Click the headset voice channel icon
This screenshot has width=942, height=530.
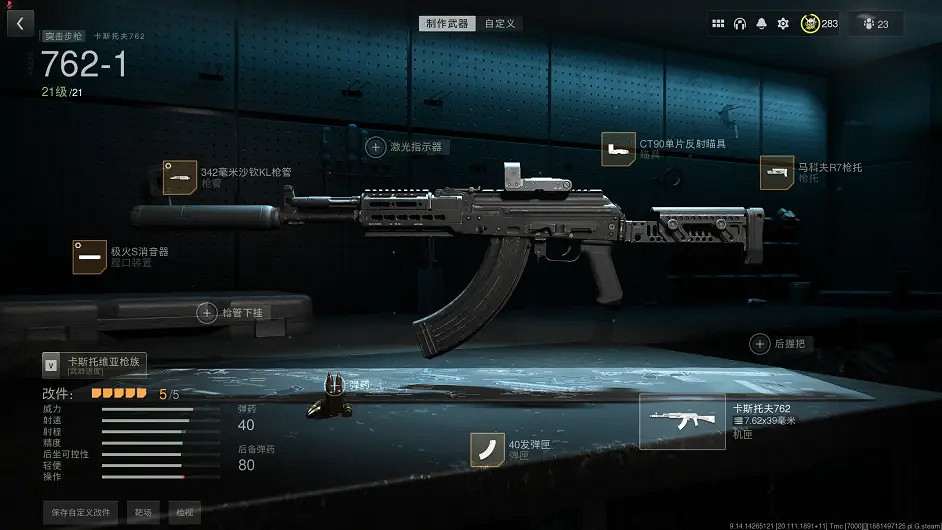point(740,23)
